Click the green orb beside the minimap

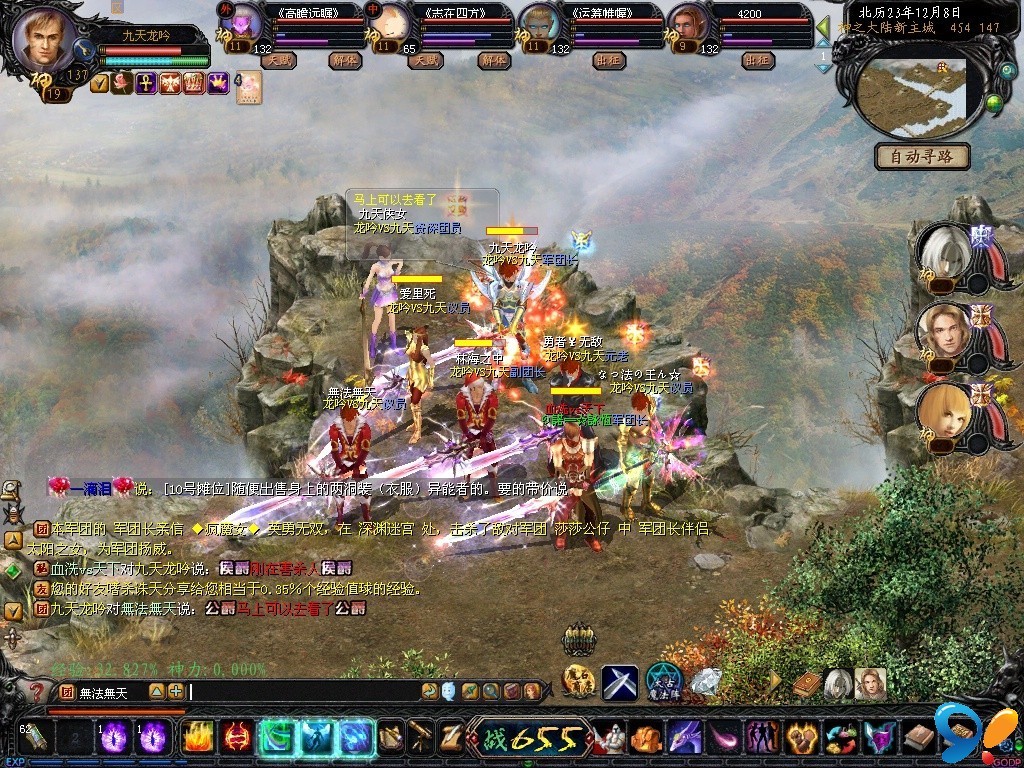click(993, 102)
